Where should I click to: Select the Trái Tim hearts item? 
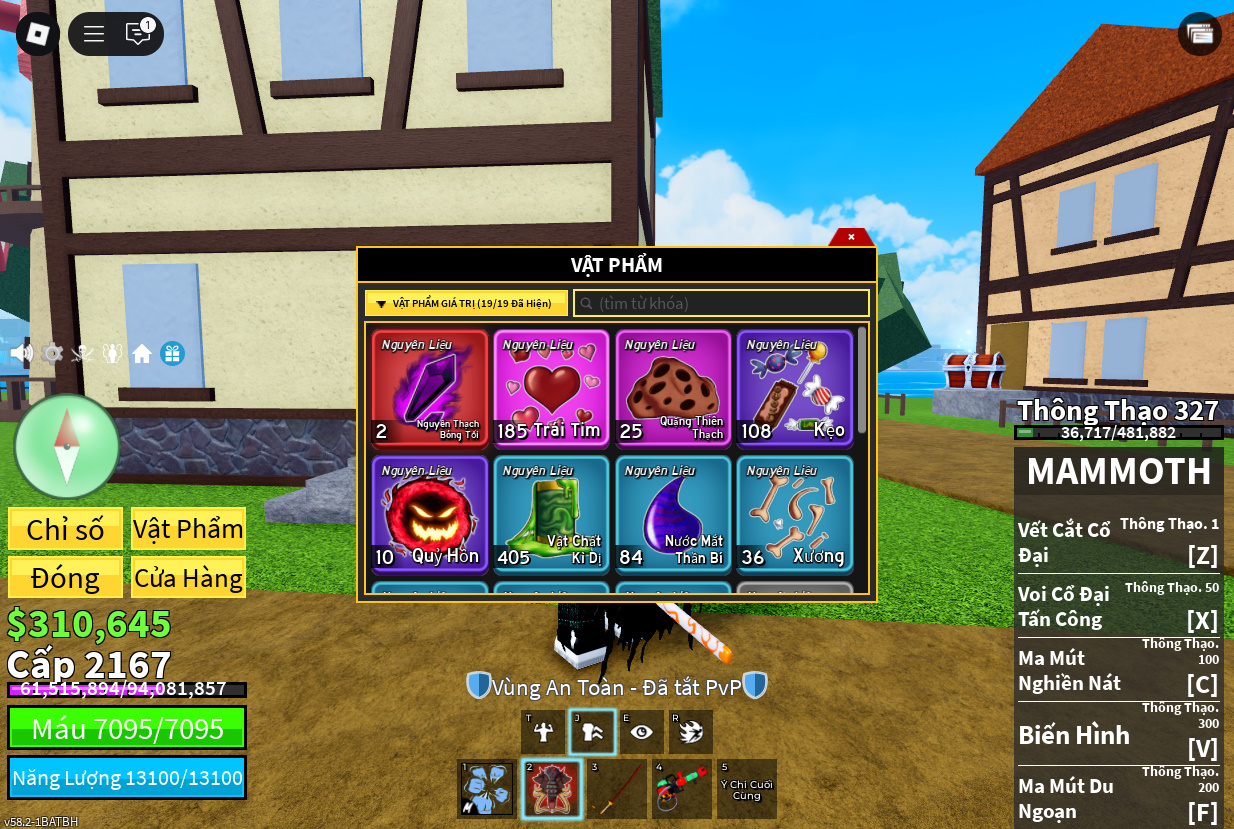(x=551, y=388)
